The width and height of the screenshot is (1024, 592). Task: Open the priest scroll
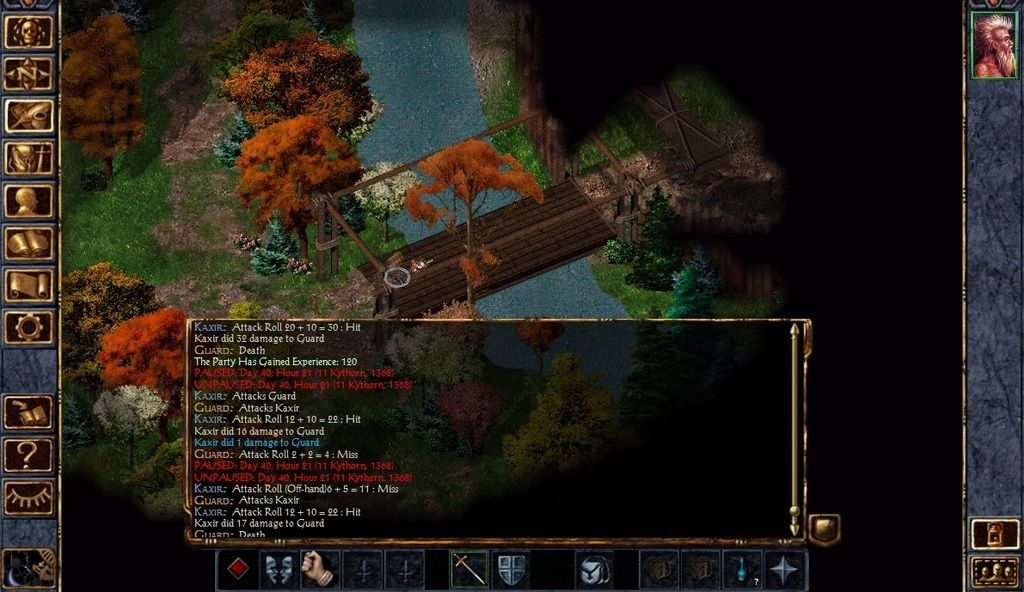tap(29, 284)
